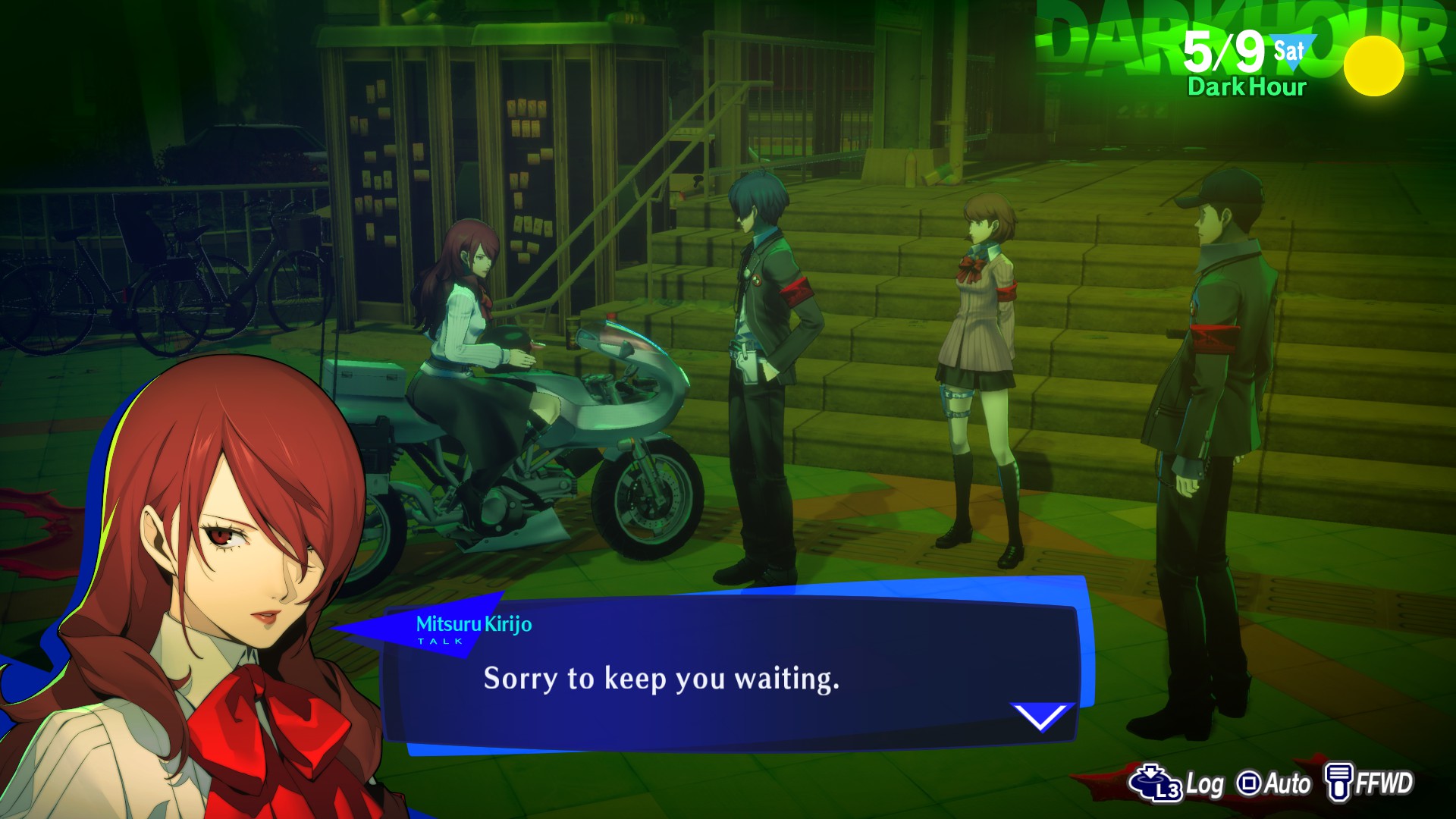Activate FFWD to fast-forward the dialogue

pyautogui.click(x=1370, y=783)
